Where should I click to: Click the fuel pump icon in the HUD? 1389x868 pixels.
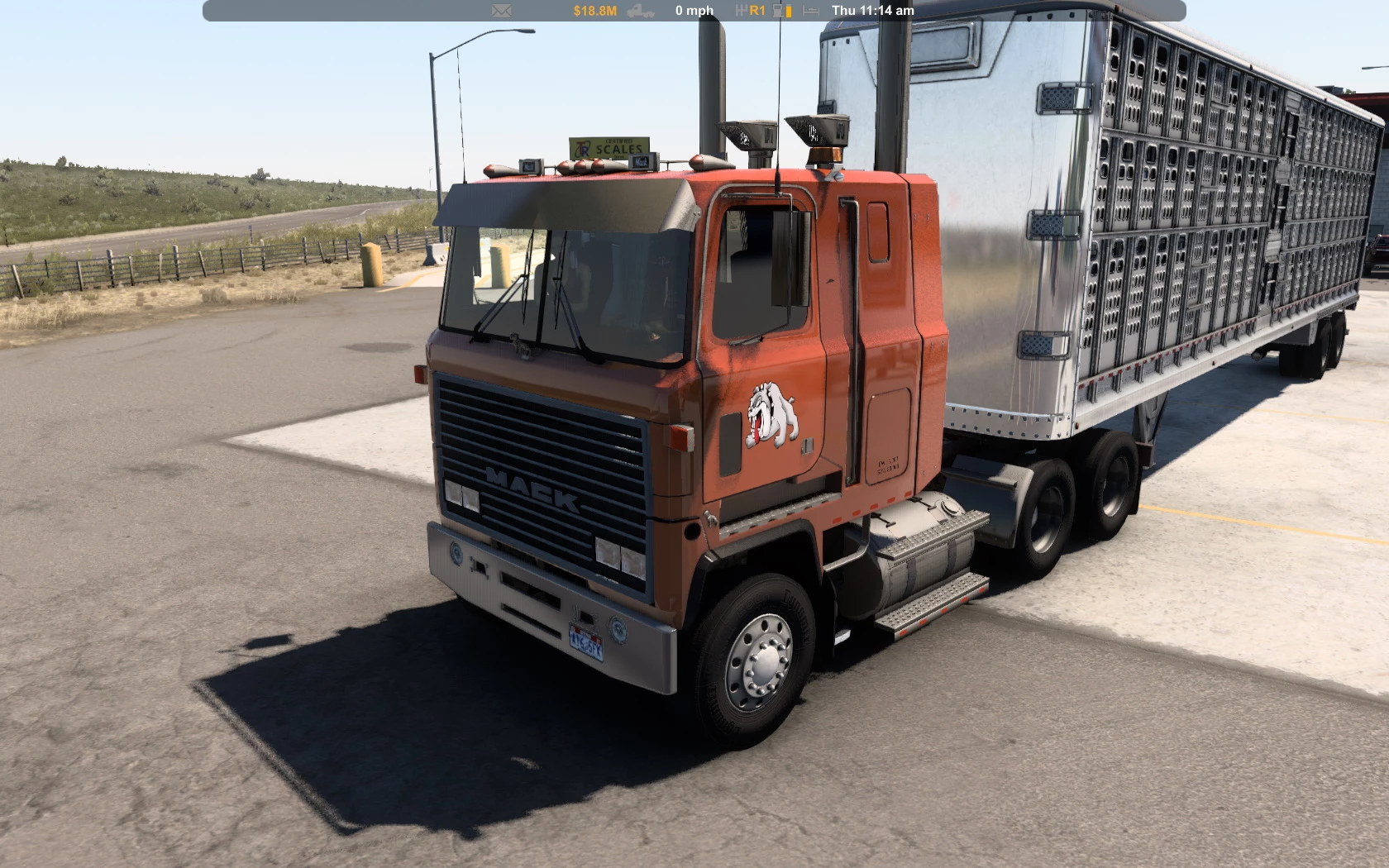click(x=777, y=11)
